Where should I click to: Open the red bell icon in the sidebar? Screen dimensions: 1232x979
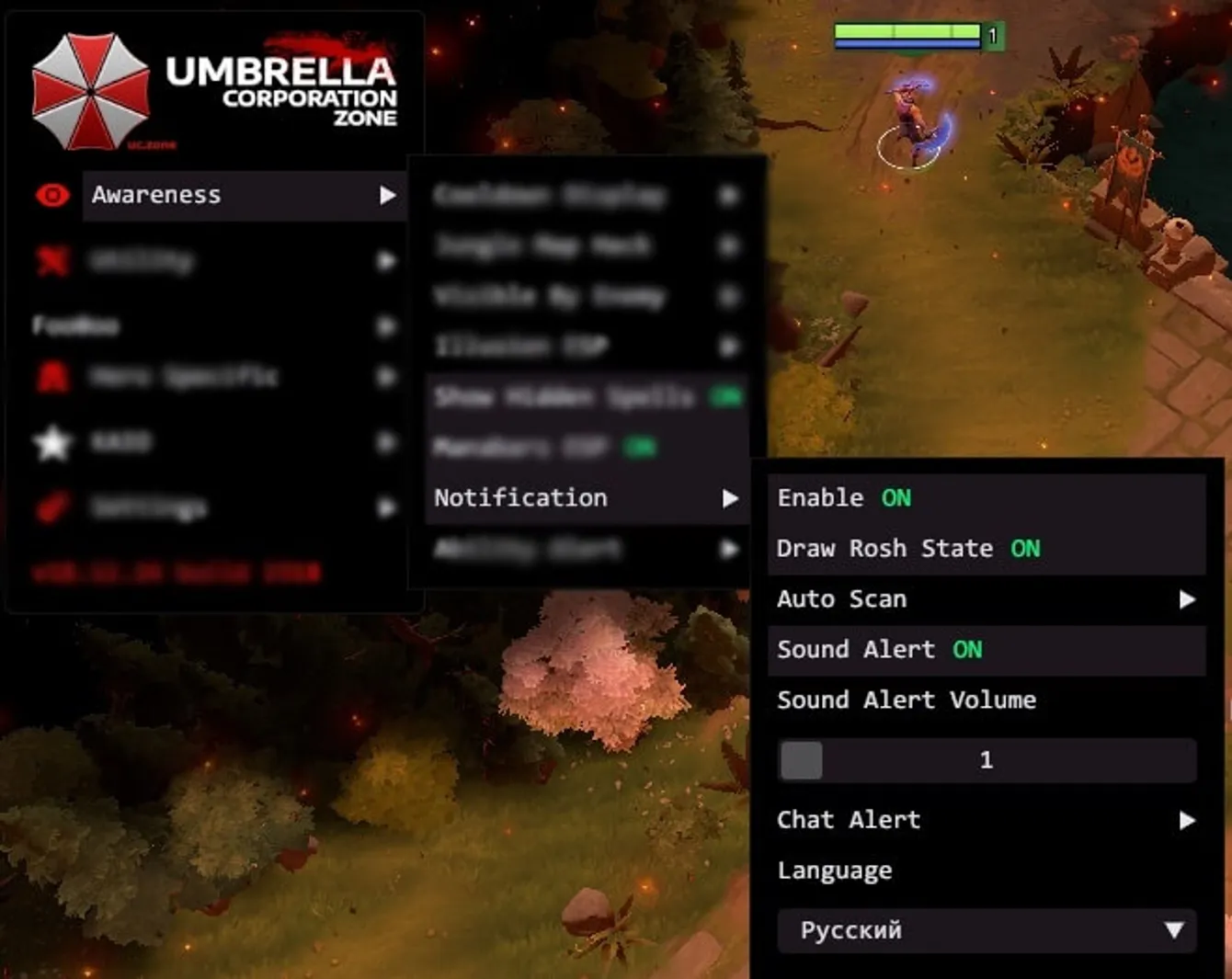pos(52,377)
